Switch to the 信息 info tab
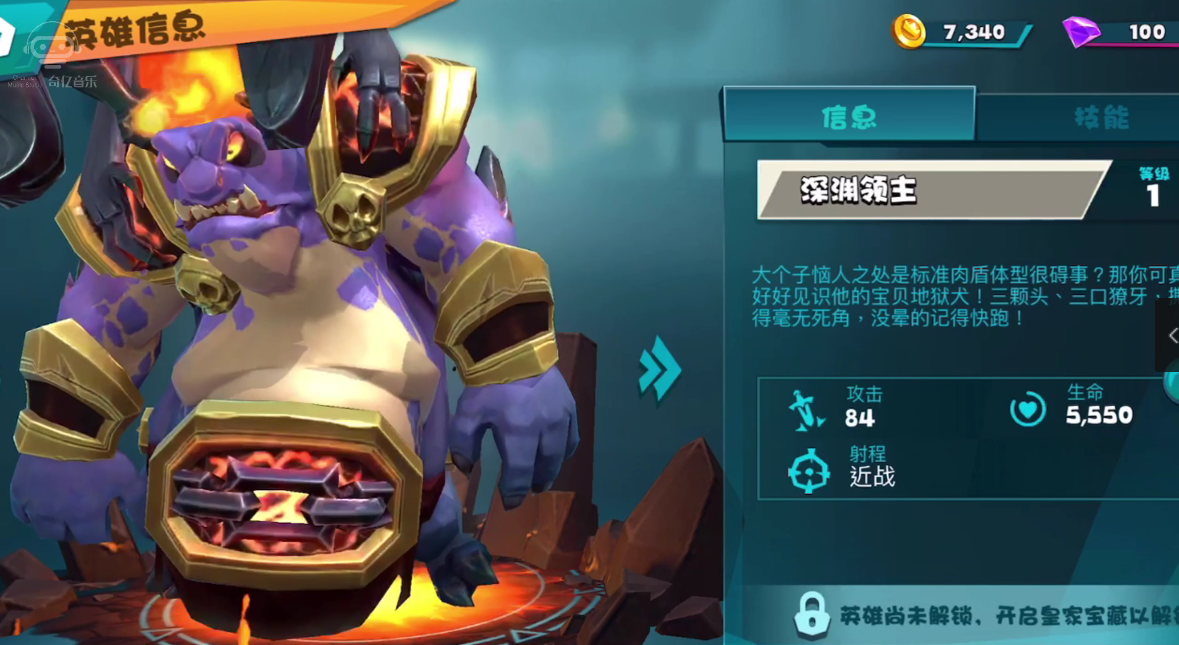This screenshot has width=1179, height=645. 848,116
